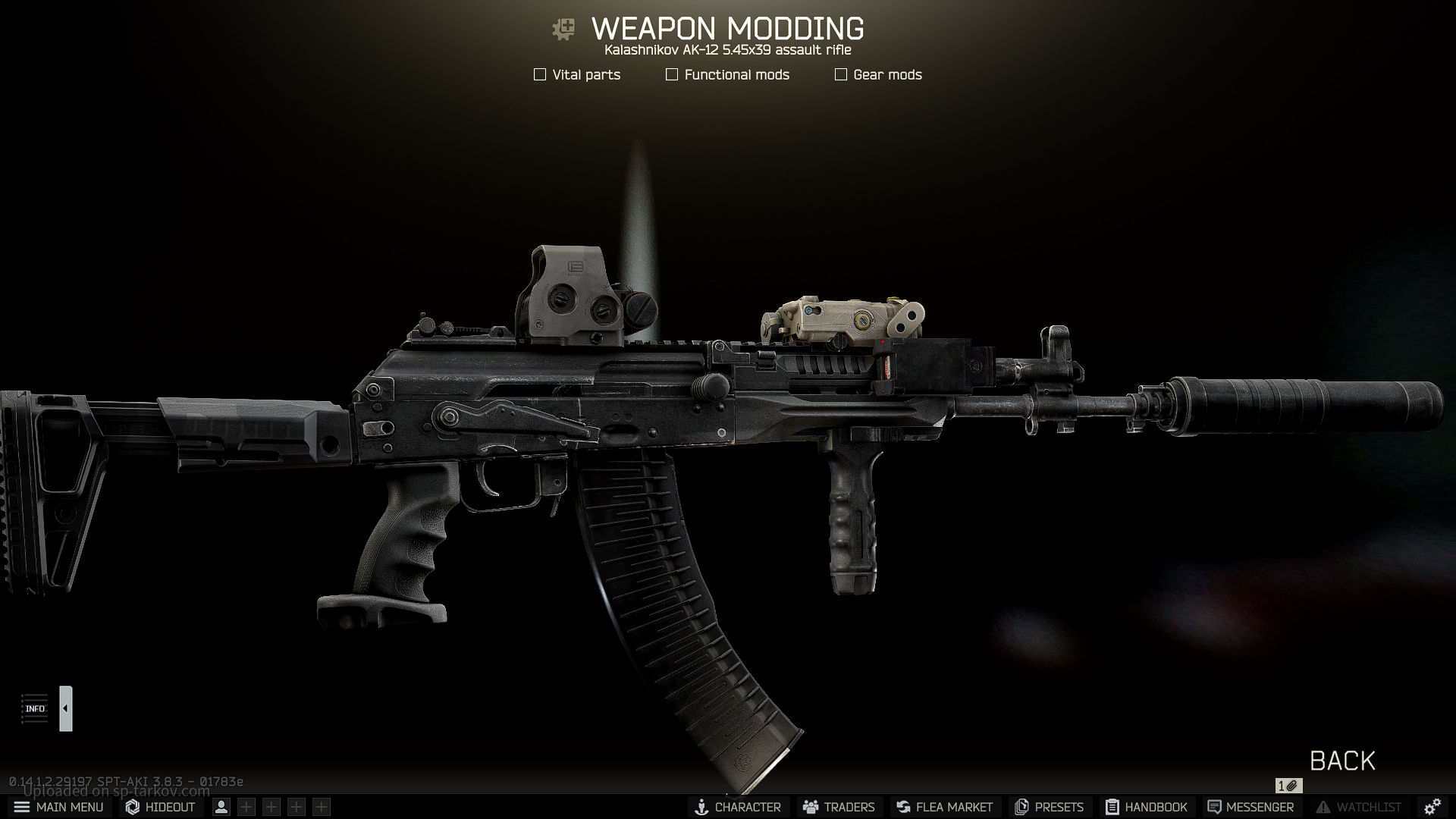Screen dimensions: 1456x819
Task: Enable the Functional mods checkbox
Action: (x=672, y=74)
